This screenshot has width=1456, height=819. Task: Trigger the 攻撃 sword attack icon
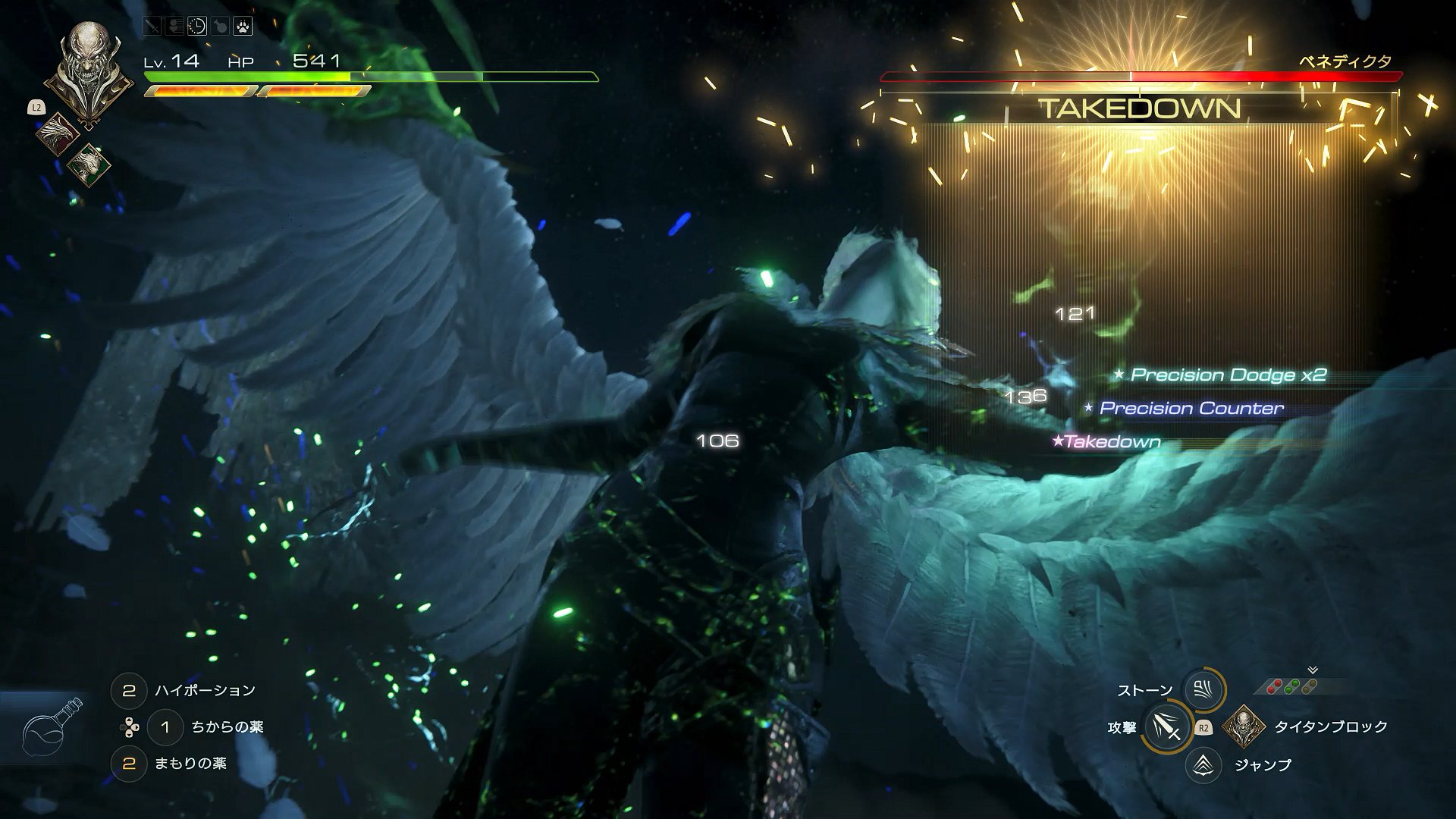[x=1165, y=727]
